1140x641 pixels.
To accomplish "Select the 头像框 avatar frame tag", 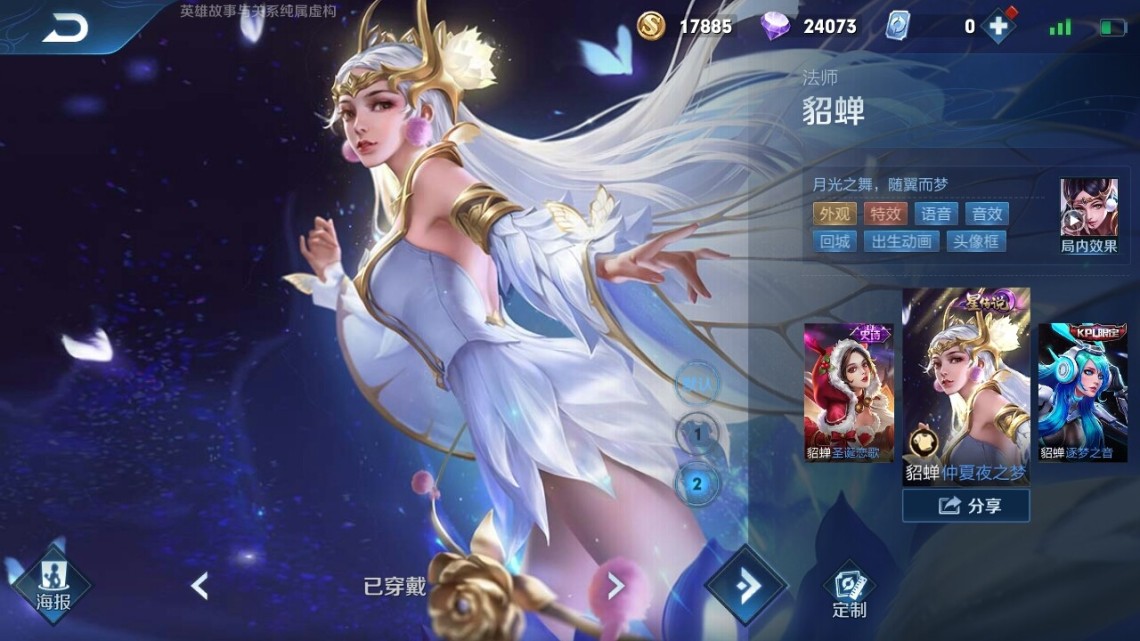I will coord(976,241).
